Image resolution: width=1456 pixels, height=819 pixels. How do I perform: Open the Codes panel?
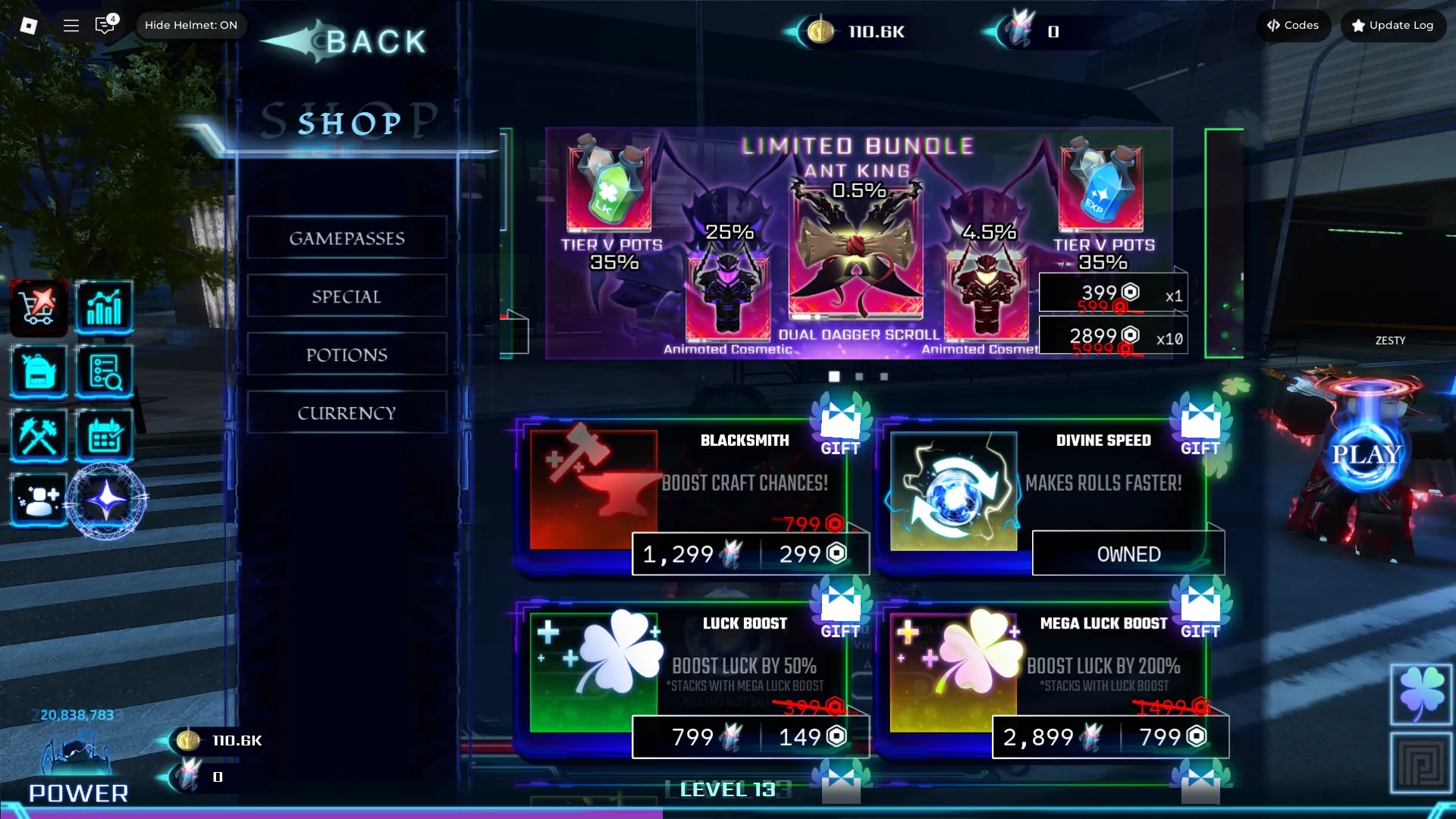(x=1293, y=25)
